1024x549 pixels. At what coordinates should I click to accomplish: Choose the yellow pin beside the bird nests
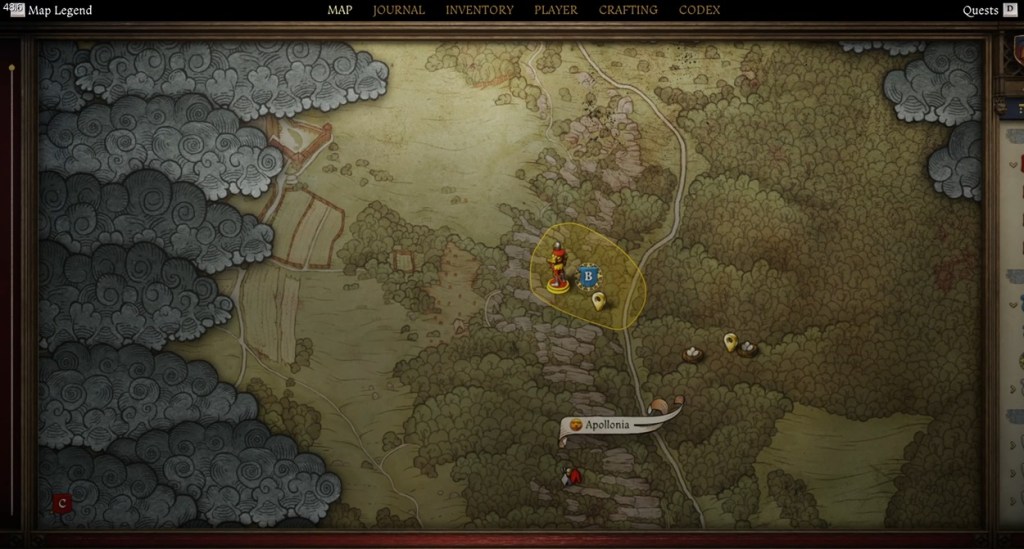[x=730, y=342]
